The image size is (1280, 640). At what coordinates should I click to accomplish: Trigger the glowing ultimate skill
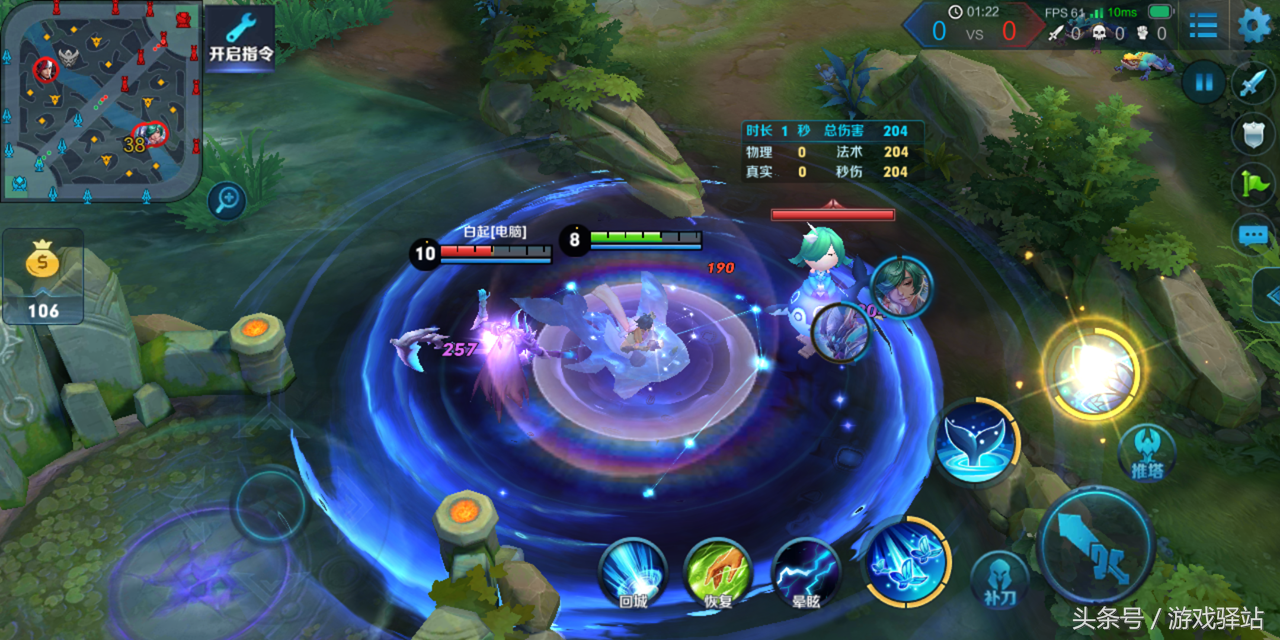point(1091,369)
